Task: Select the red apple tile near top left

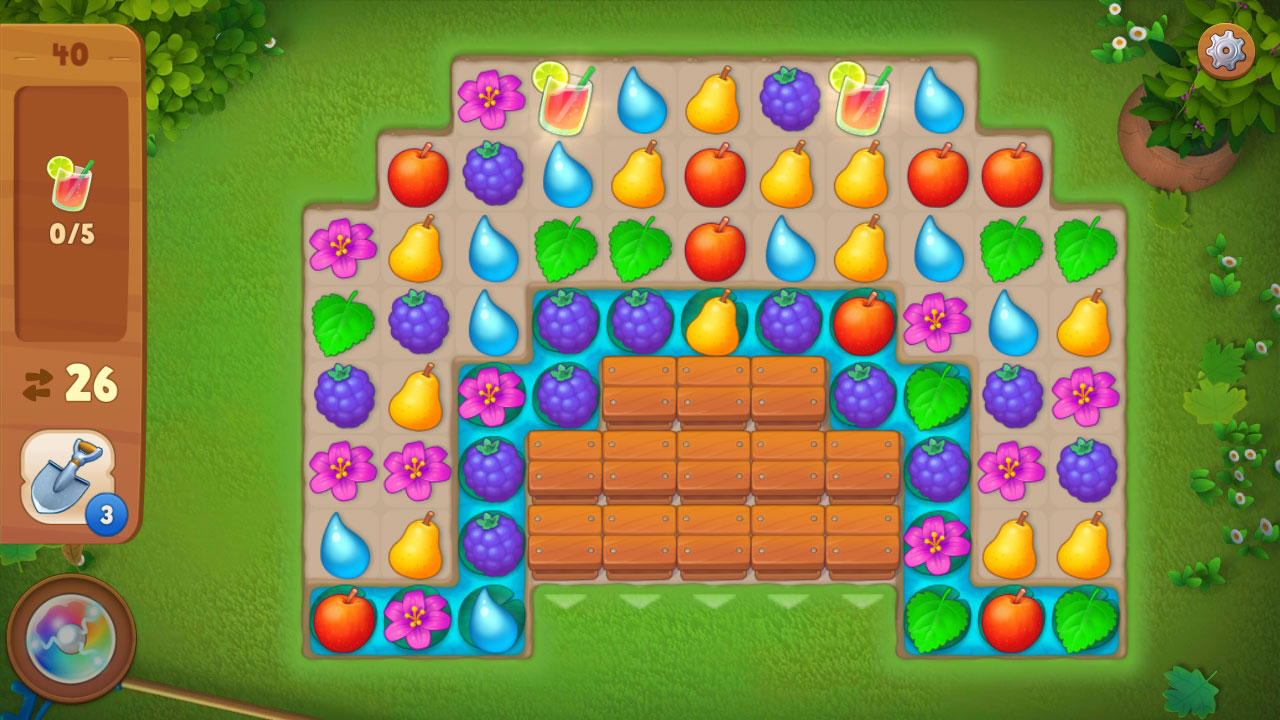Action: [419, 174]
